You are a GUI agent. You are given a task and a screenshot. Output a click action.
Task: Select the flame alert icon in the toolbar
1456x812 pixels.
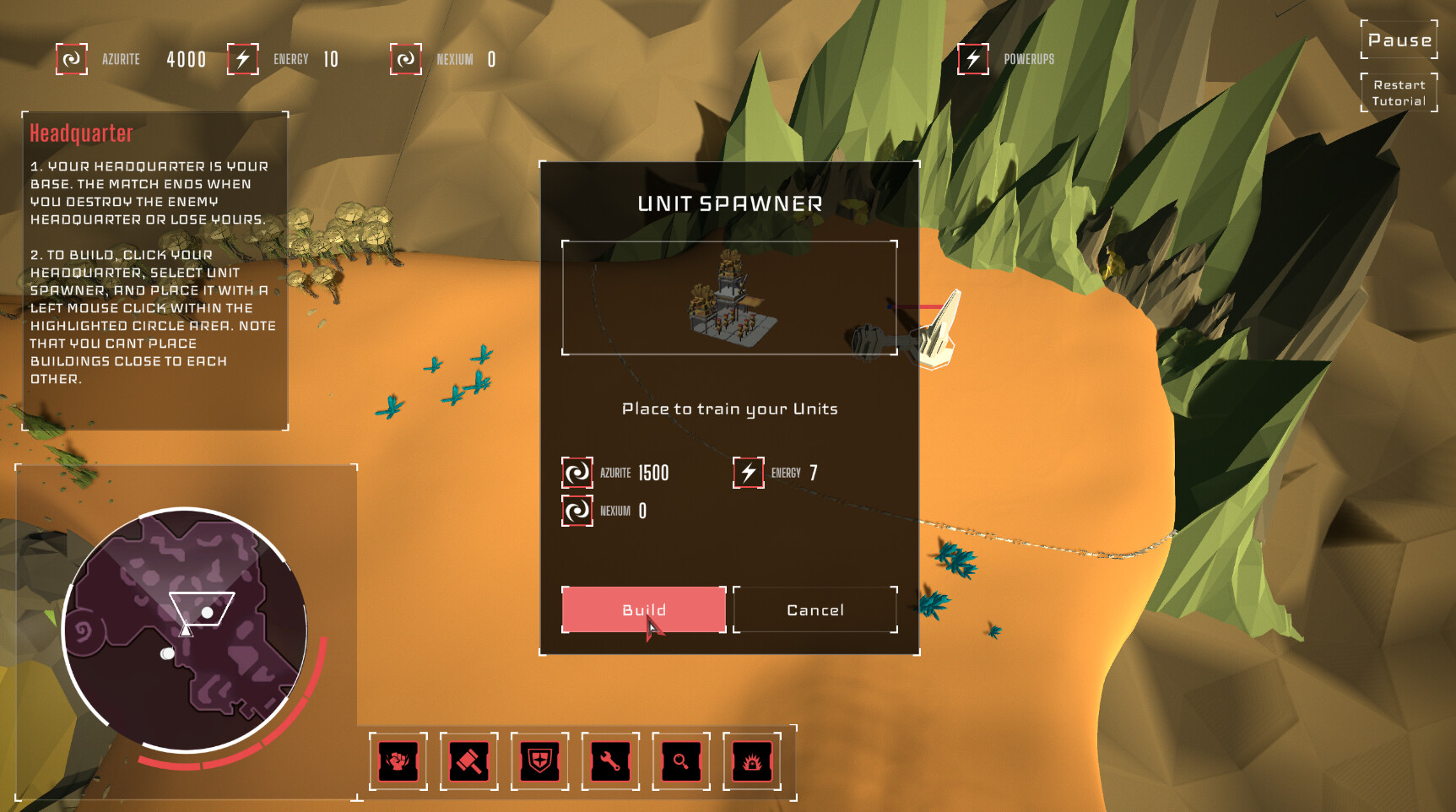tap(753, 761)
